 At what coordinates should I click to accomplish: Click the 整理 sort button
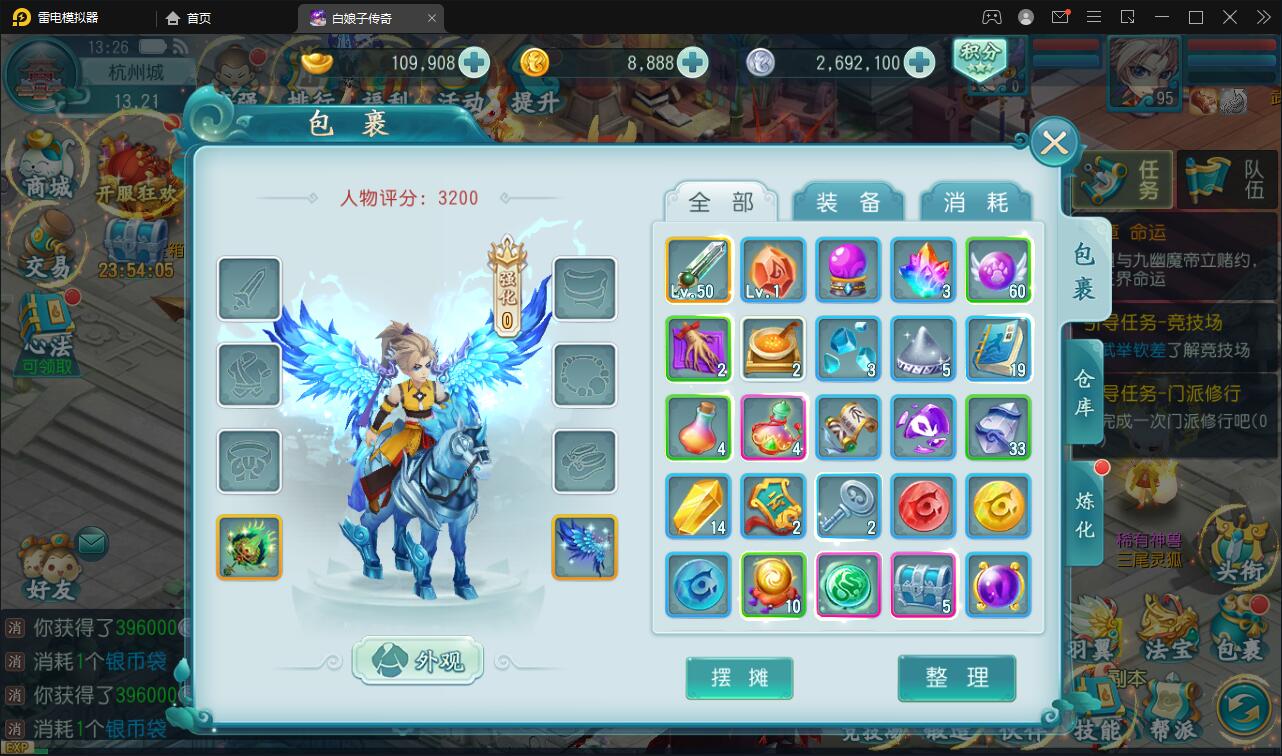(957, 678)
